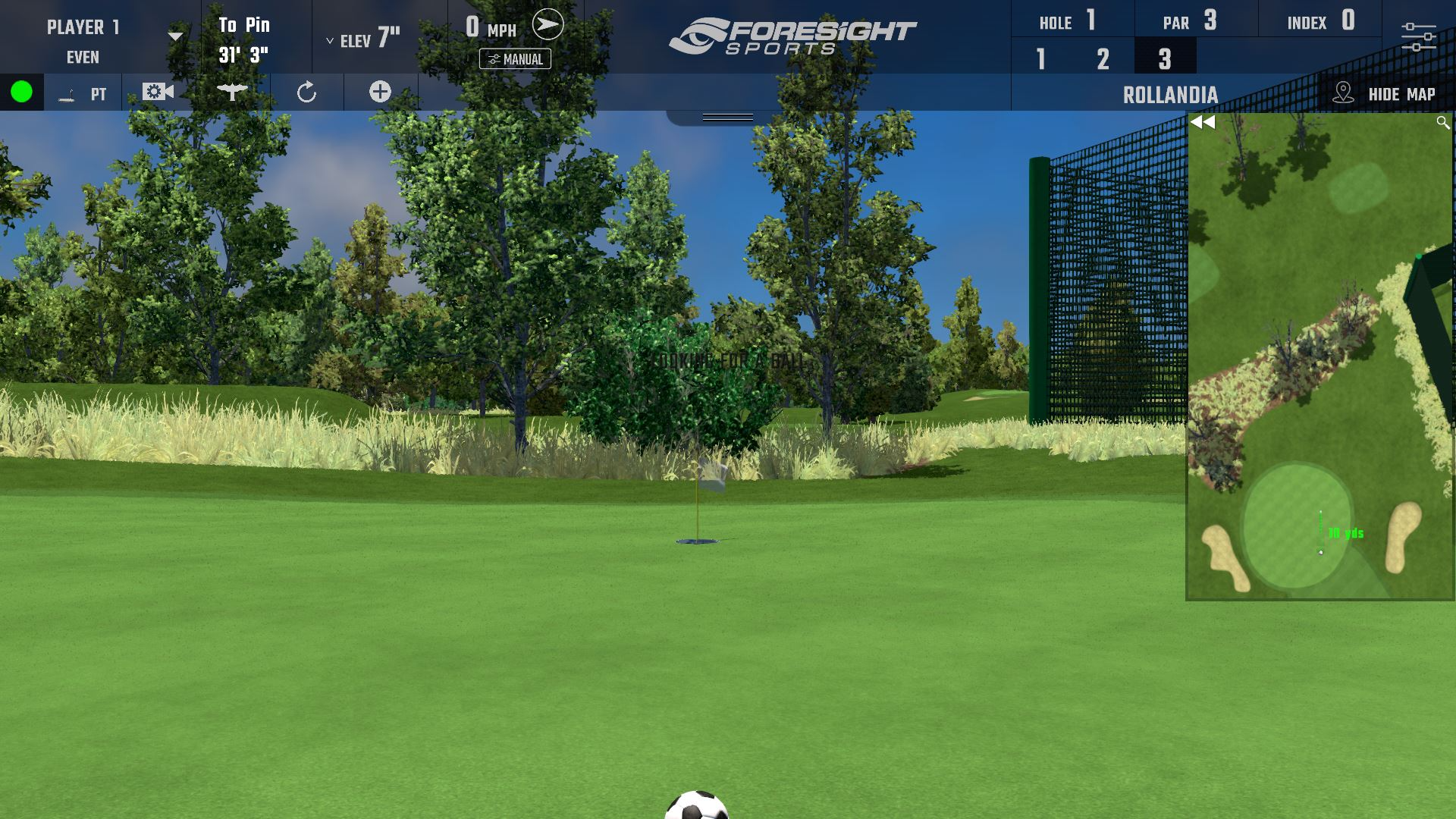Toggle the green session status indicator
Screen dimensions: 1456x819
coord(22,93)
